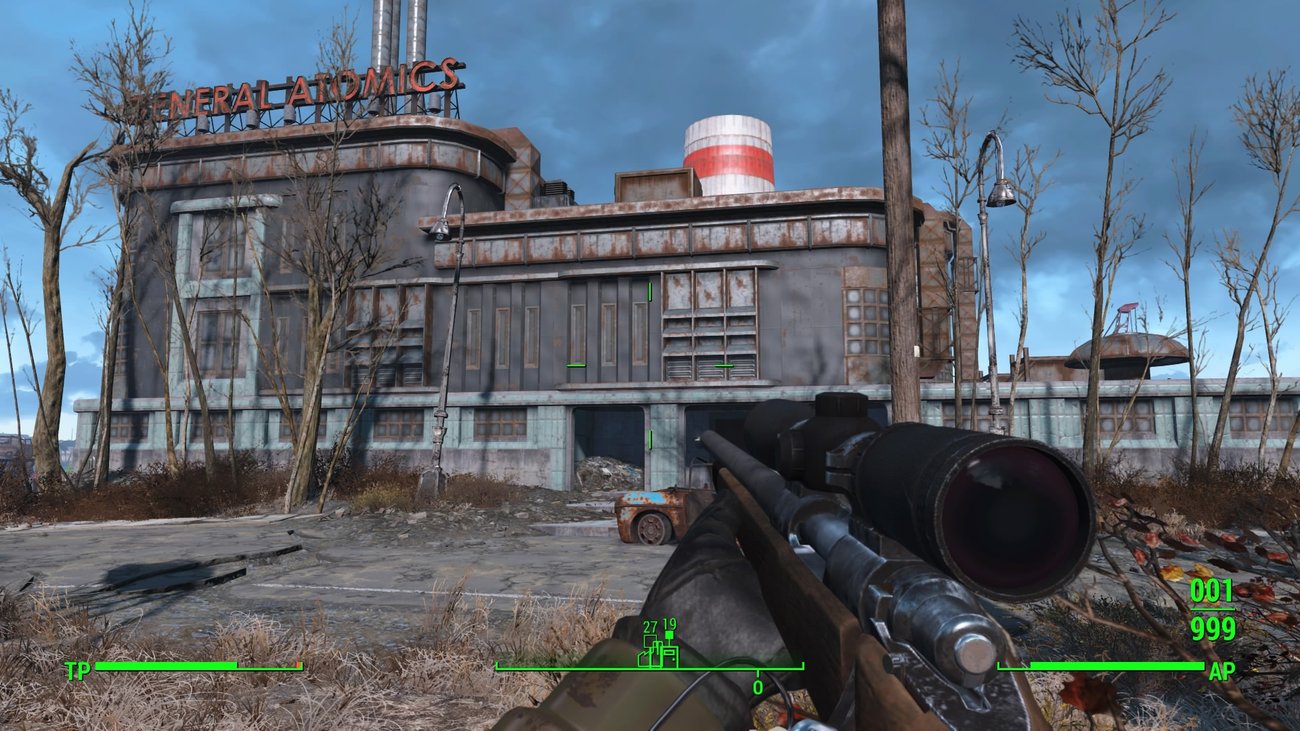Click the AP label on the action points bar
This screenshot has width=1300, height=731.
click(1224, 667)
